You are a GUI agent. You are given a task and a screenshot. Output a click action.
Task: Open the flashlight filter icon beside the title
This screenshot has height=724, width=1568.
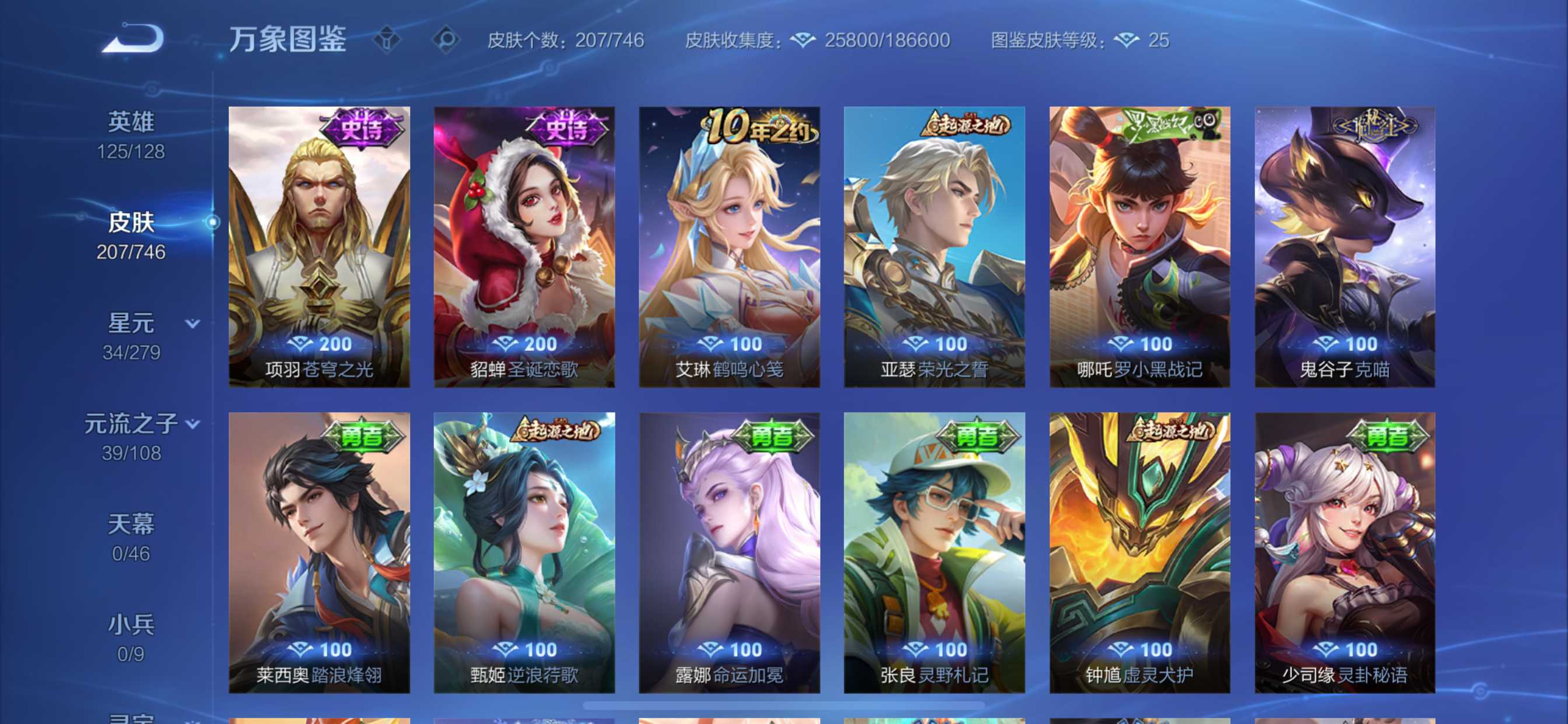tap(388, 40)
